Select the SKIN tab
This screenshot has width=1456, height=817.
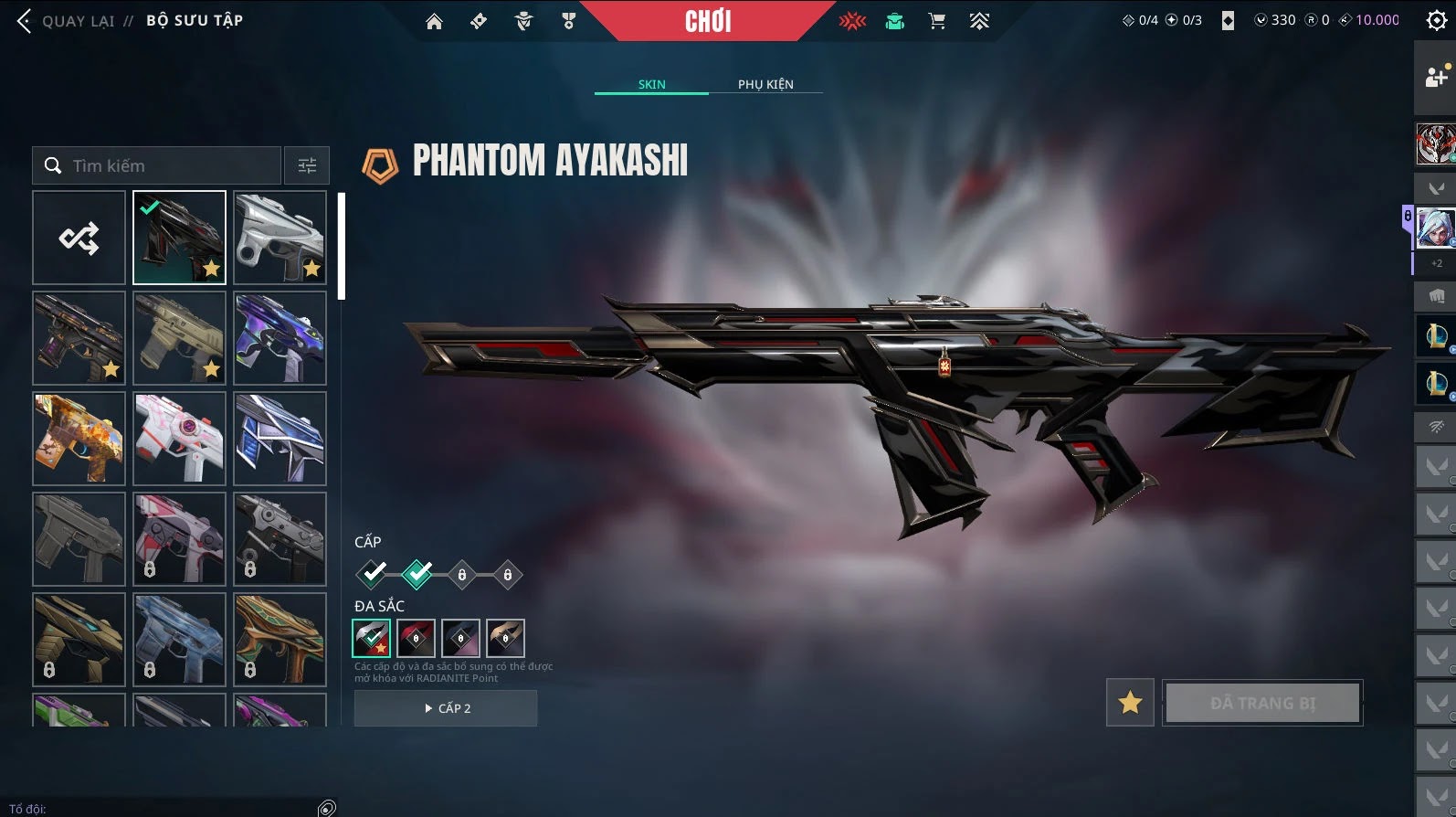click(x=651, y=84)
